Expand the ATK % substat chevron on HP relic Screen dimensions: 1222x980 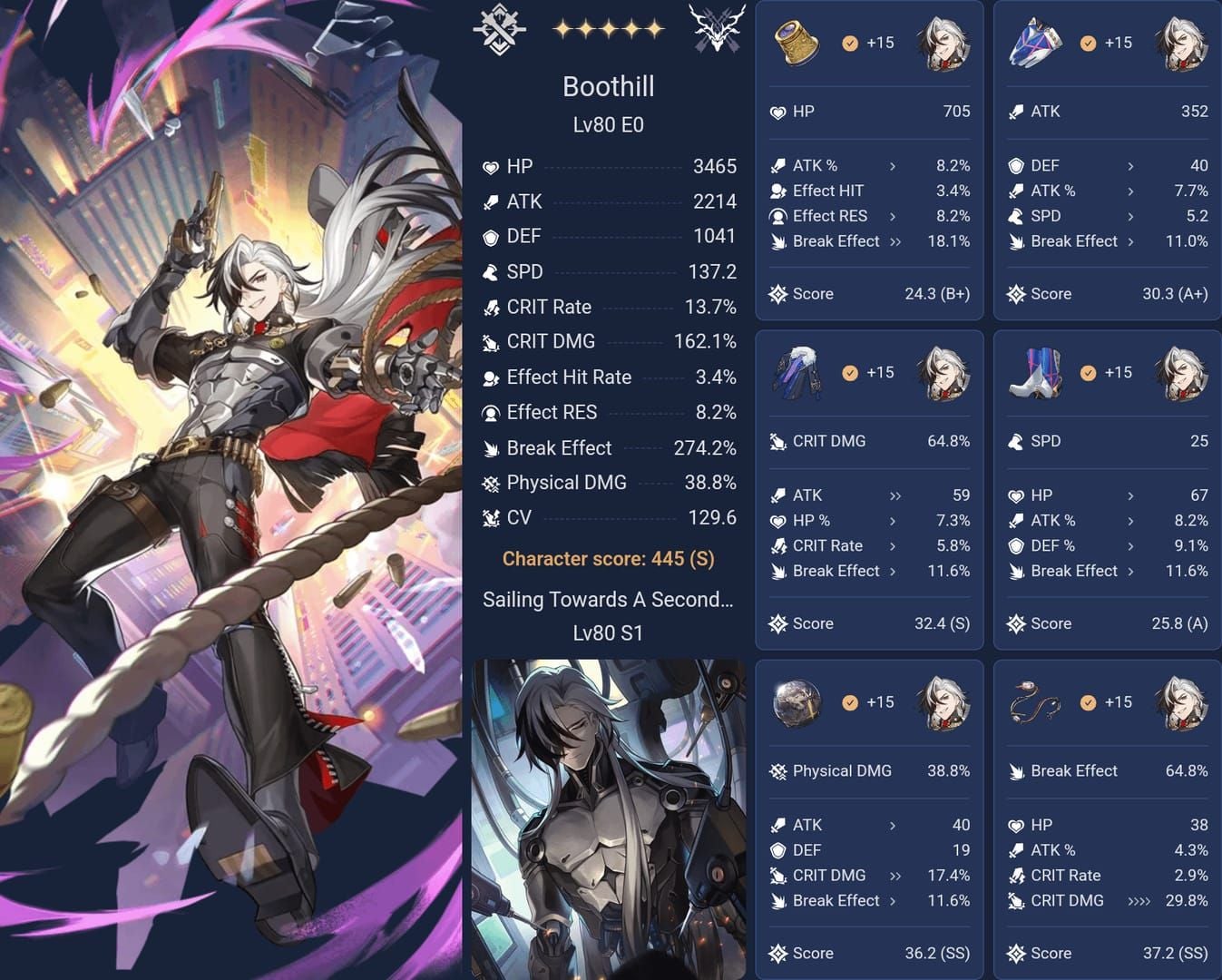pyautogui.click(x=895, y=166)
